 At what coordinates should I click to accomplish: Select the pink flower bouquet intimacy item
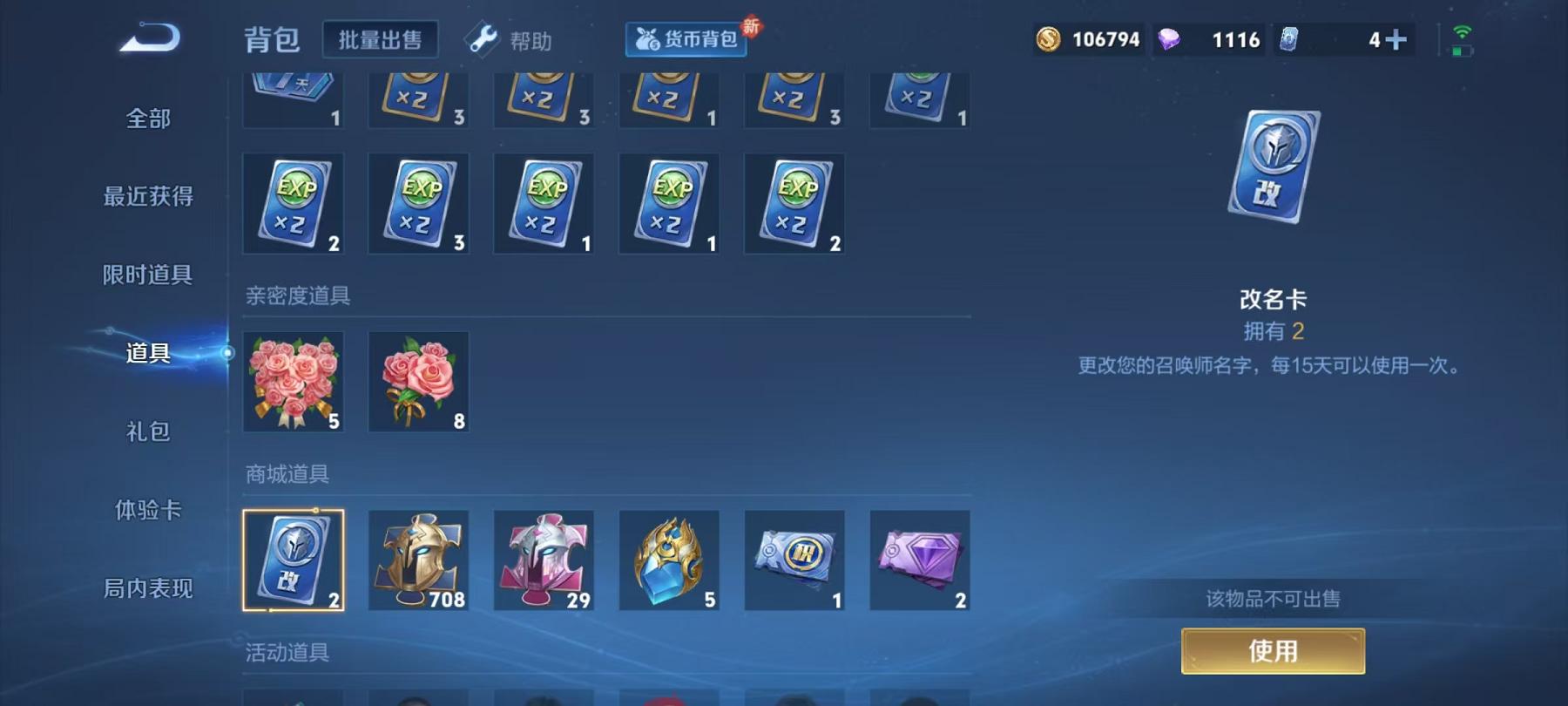pos(294,382)
